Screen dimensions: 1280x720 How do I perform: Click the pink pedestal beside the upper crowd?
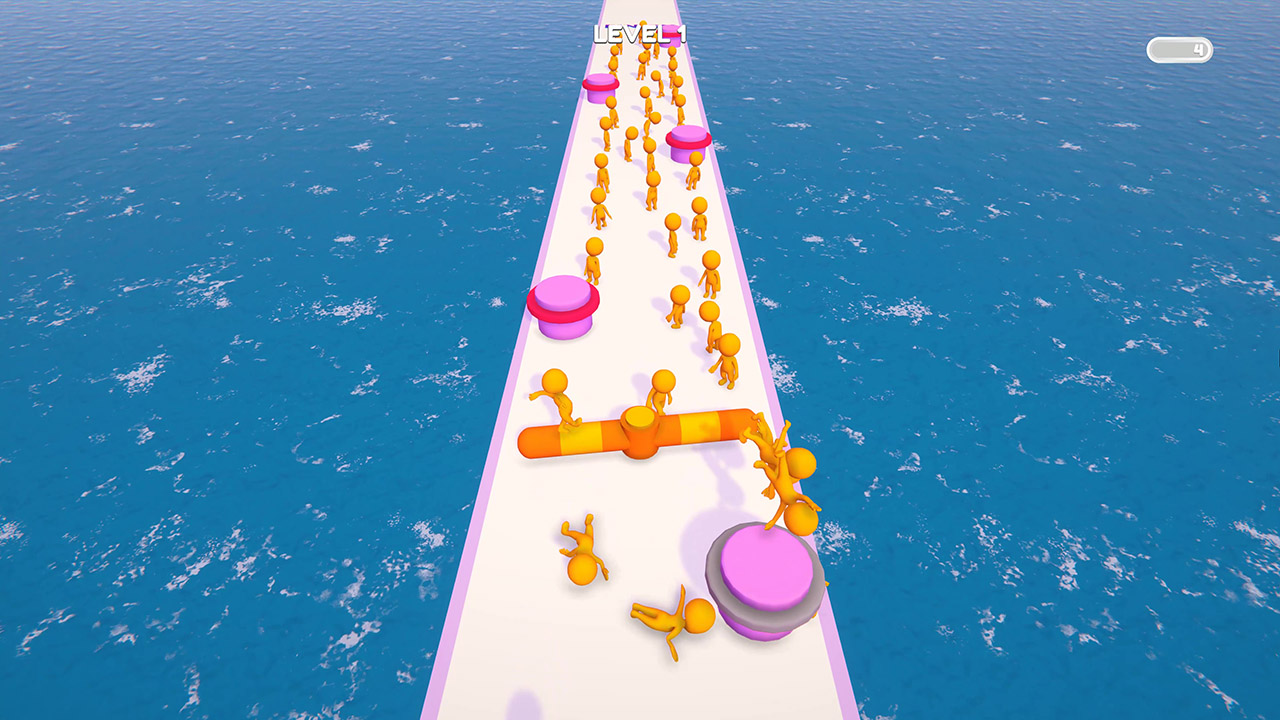[x=686, y=144]
